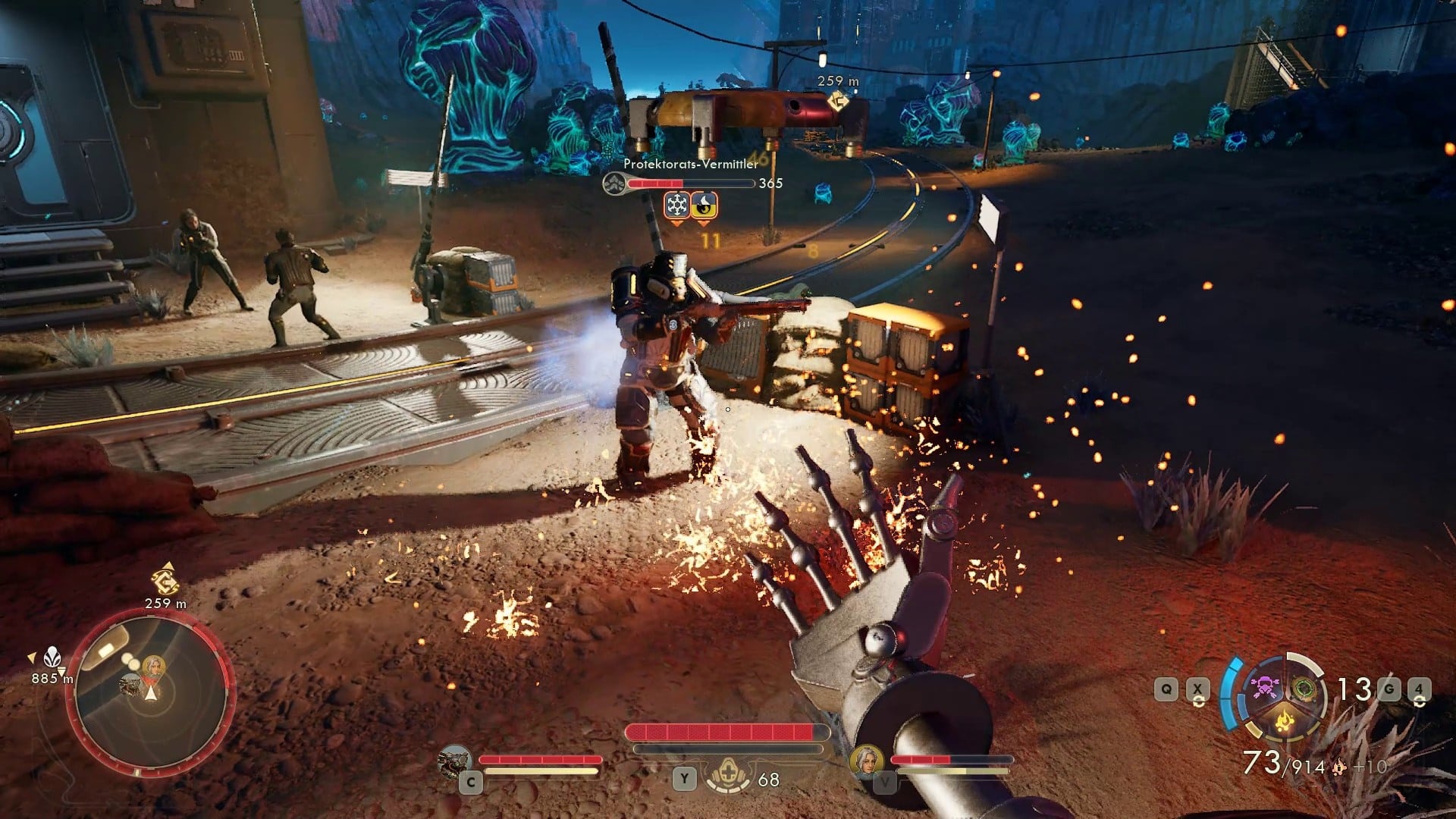Select the green grenade wheel segment
The width and height of the screenshot is (1456, 819).
[1304, 688]
